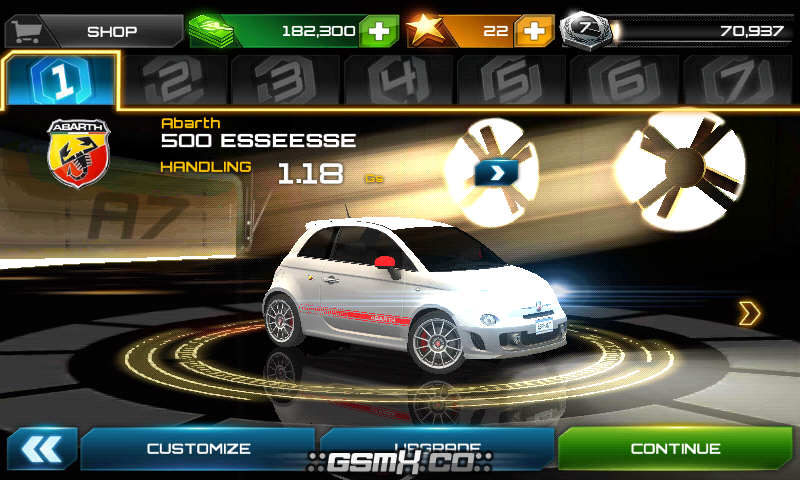The width and height of the screenshot is (800, 480).
Task: Switch to class tab 3
Action: 287,82
